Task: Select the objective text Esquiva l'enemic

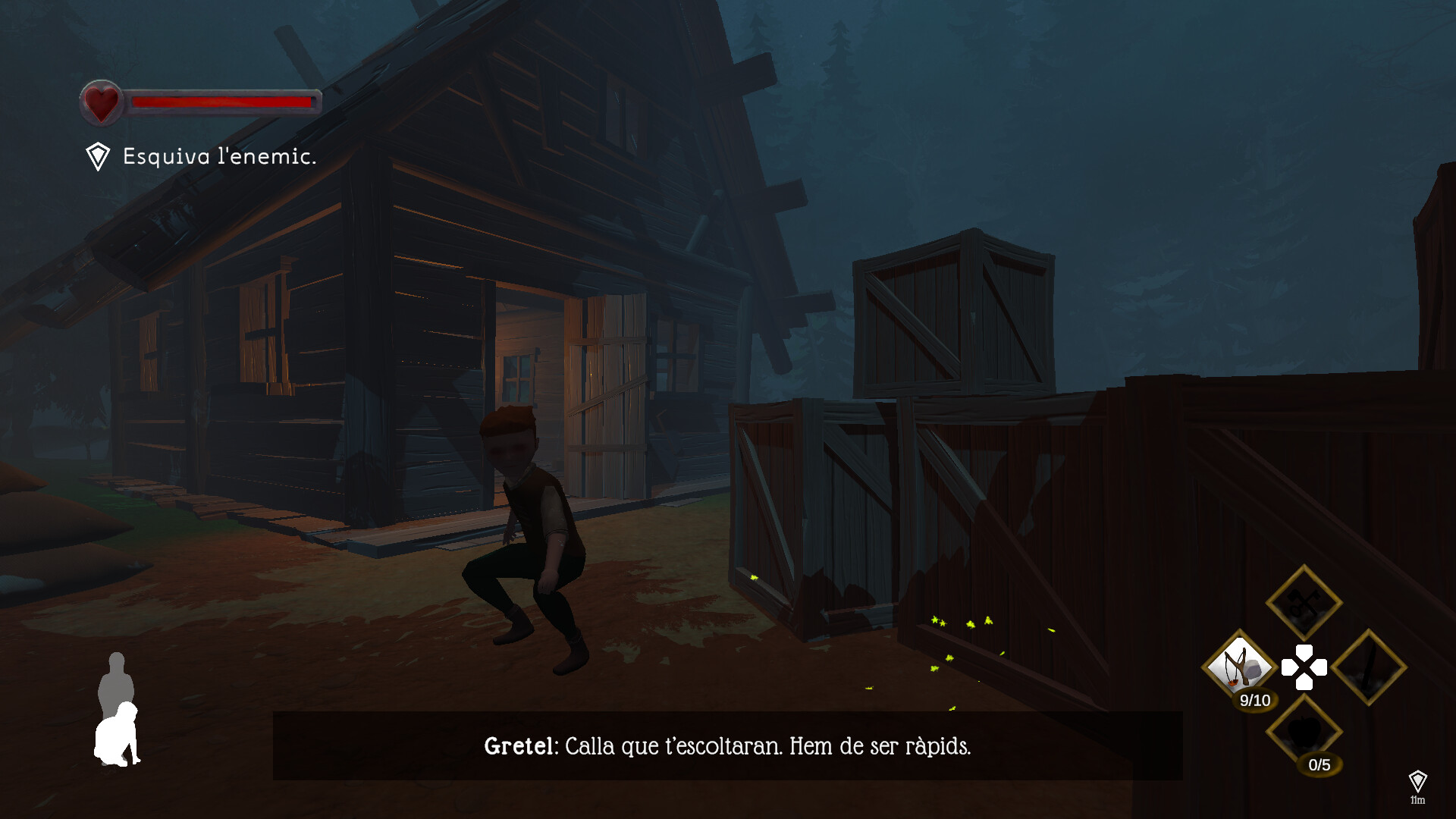Action: tap(218, 157)
